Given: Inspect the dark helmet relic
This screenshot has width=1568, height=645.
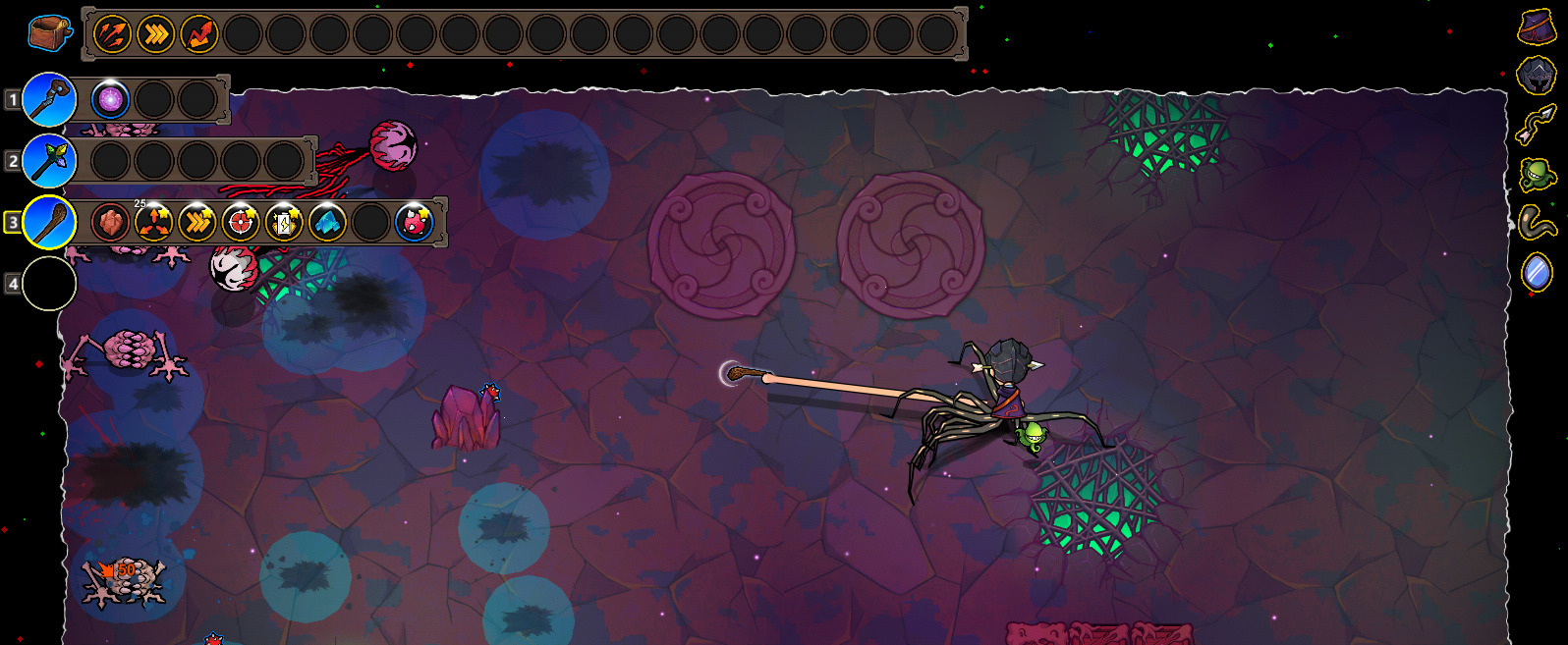Looking at the screenshot, I should pyautogui.click(x=1537, y=75).
